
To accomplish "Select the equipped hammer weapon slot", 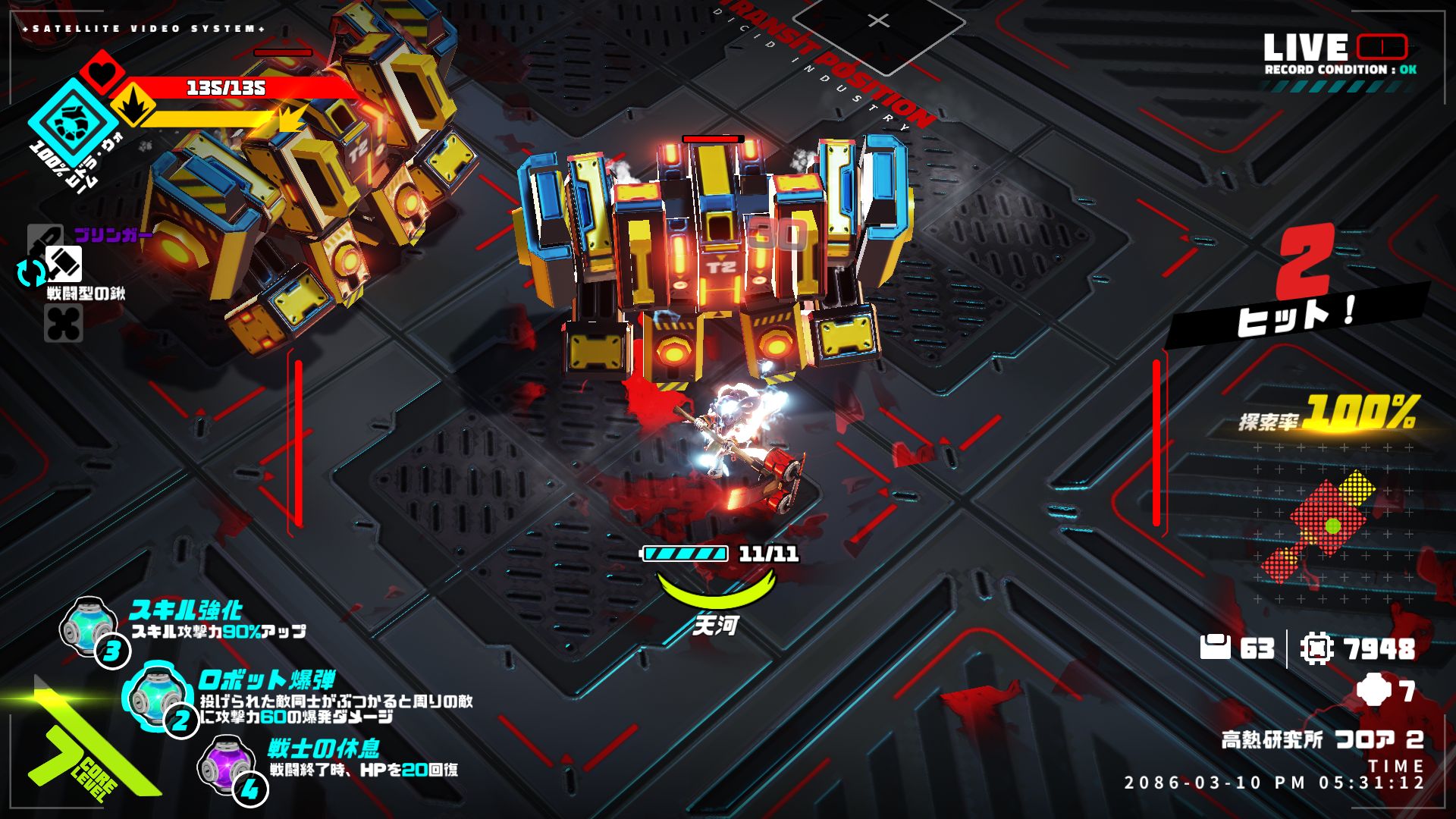I will (64, 264).
